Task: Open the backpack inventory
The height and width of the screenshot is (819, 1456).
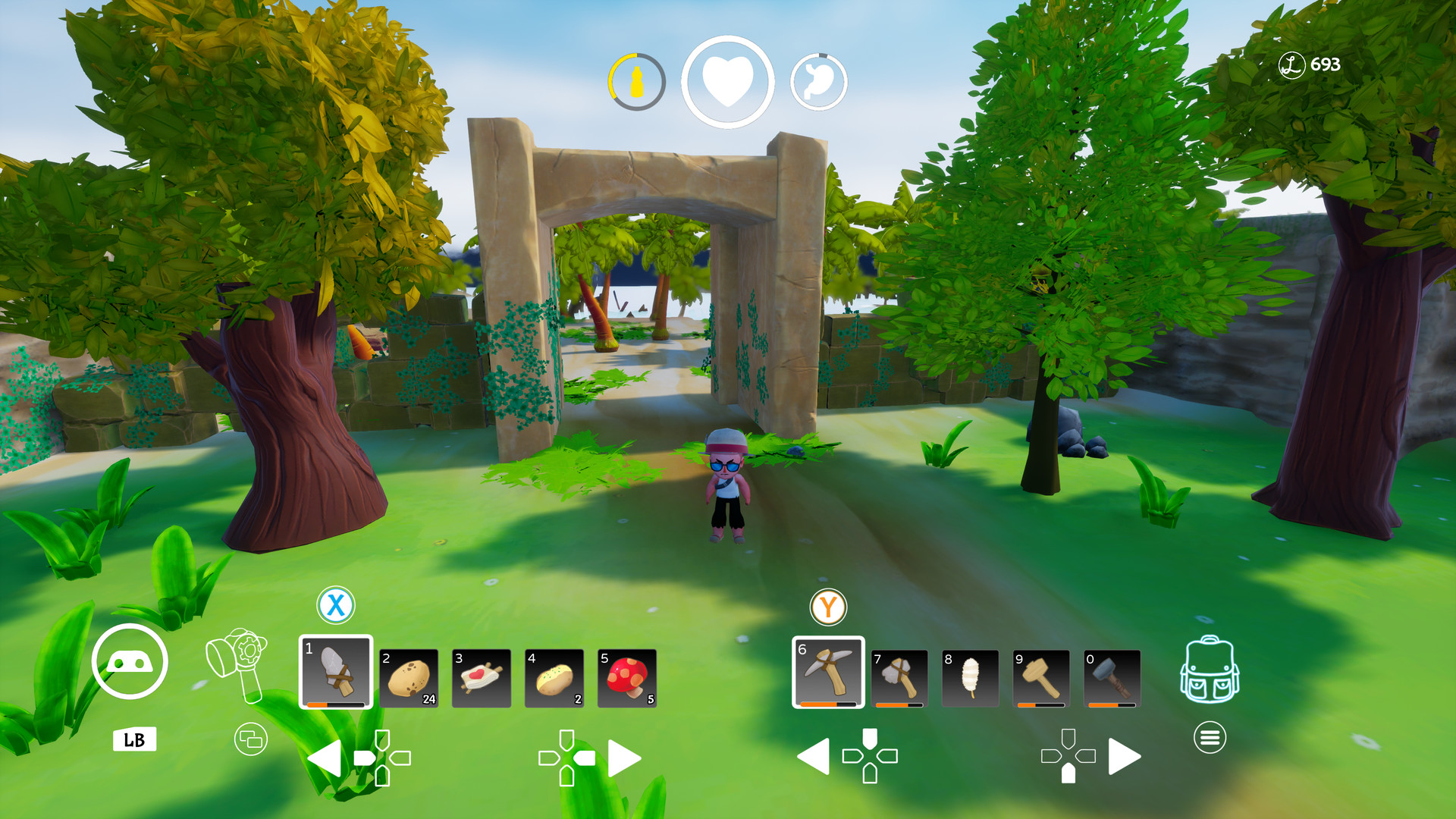Action: (x=1210, y=670)
